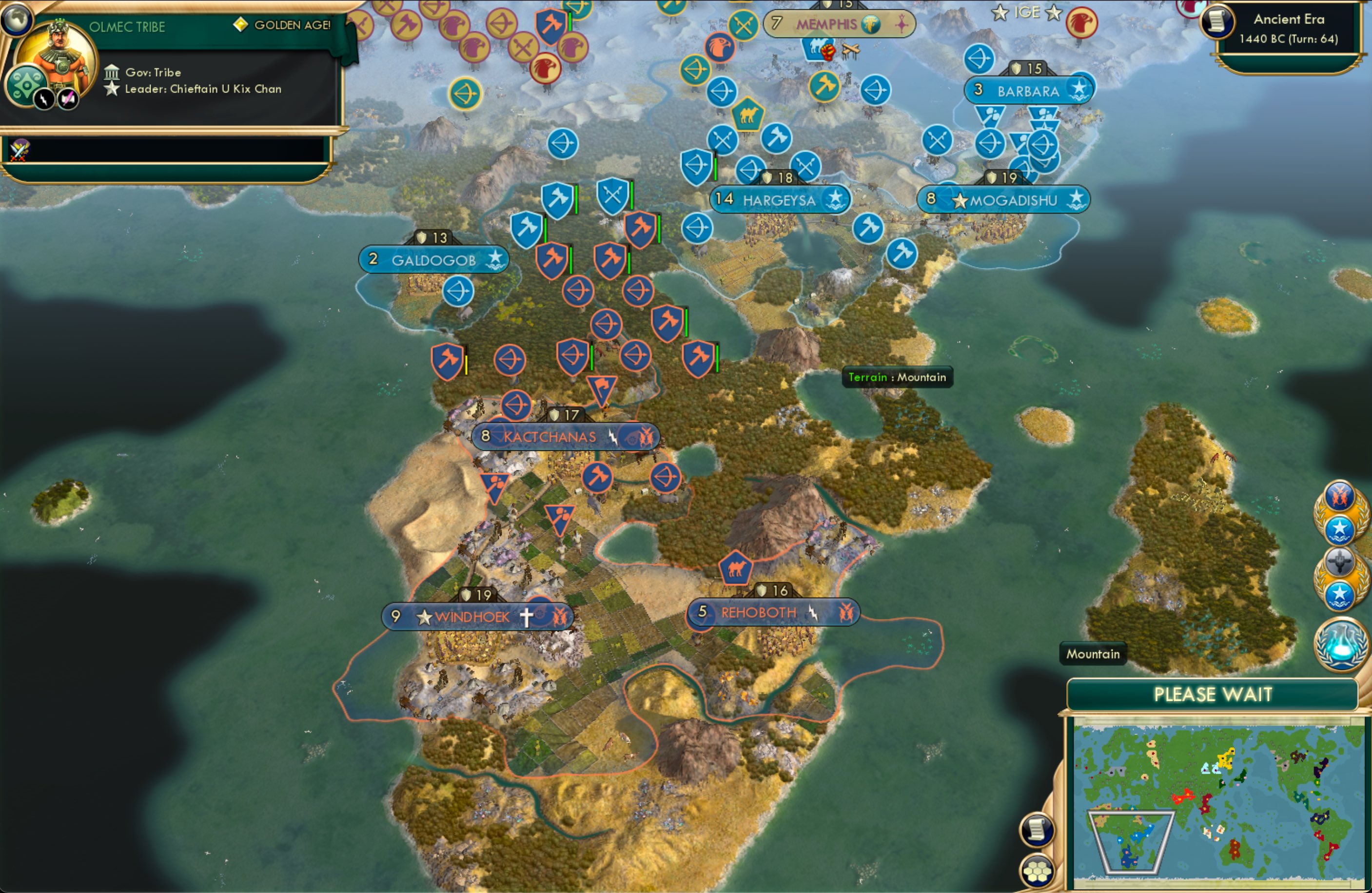Image resolution: width=1372 pixels, height=893 pixels.
Task: Select the Barbara city banner
Action: (1028, 90)
